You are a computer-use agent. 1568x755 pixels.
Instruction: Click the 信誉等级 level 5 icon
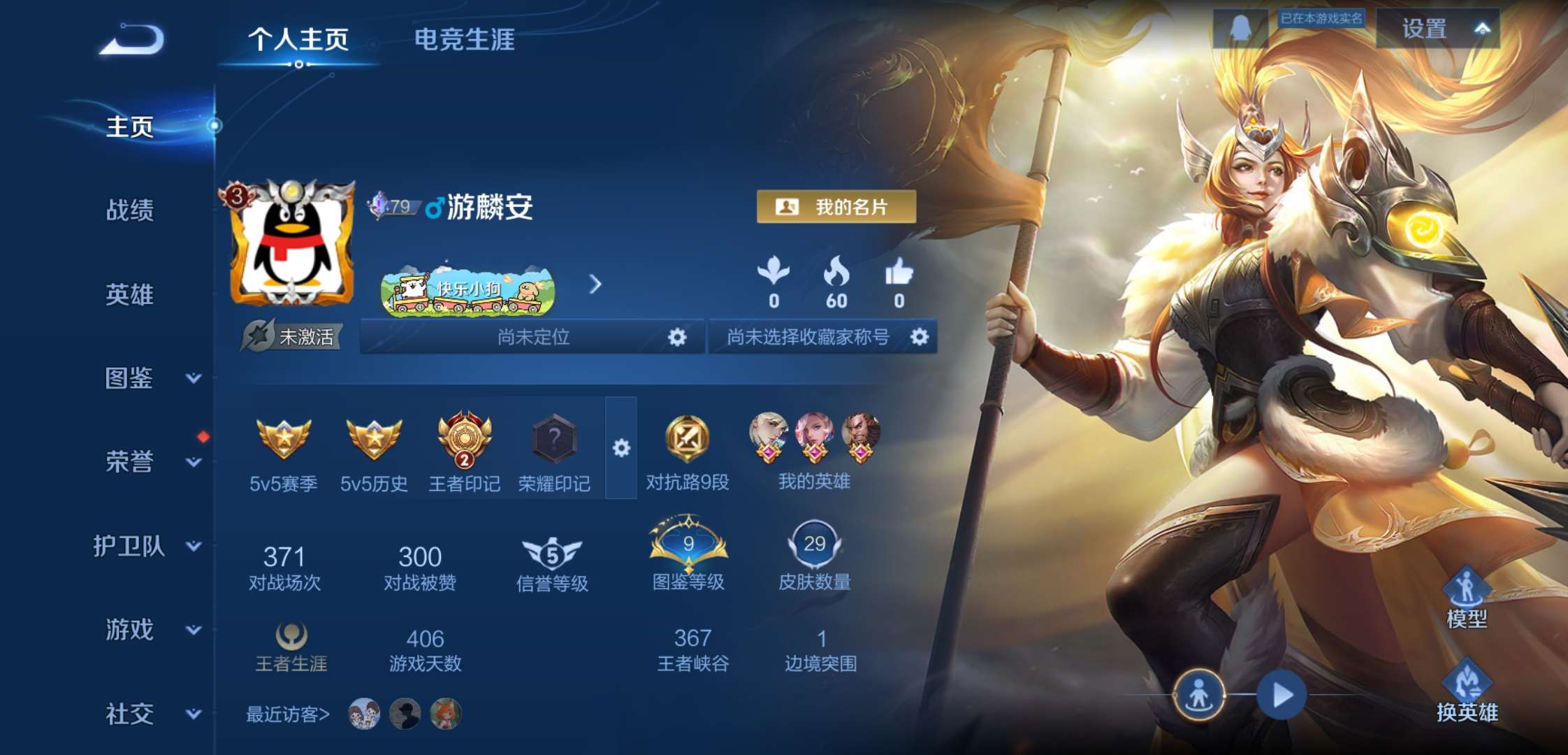click(551, 553)
